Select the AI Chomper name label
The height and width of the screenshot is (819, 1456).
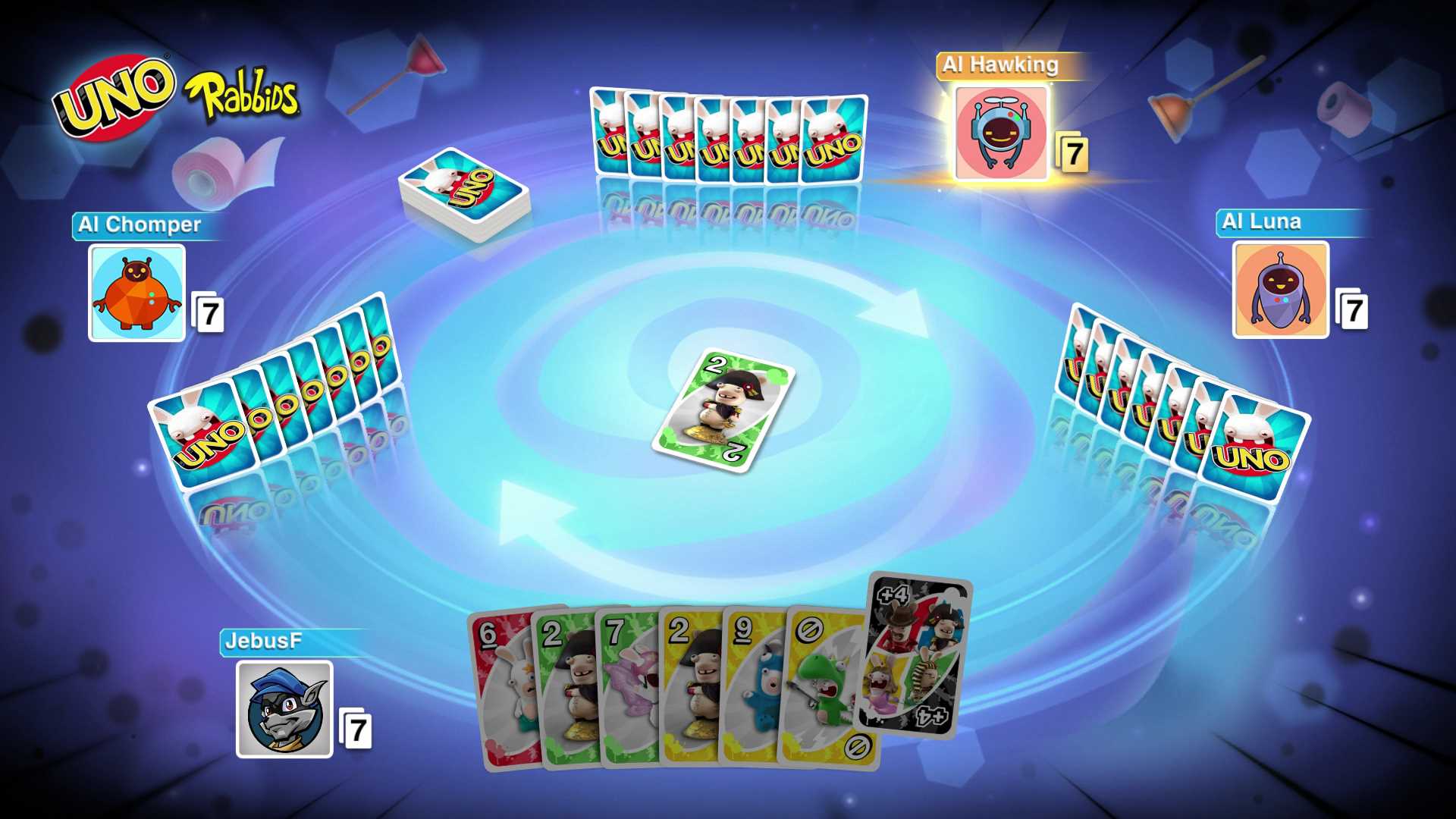pos(138,225)
